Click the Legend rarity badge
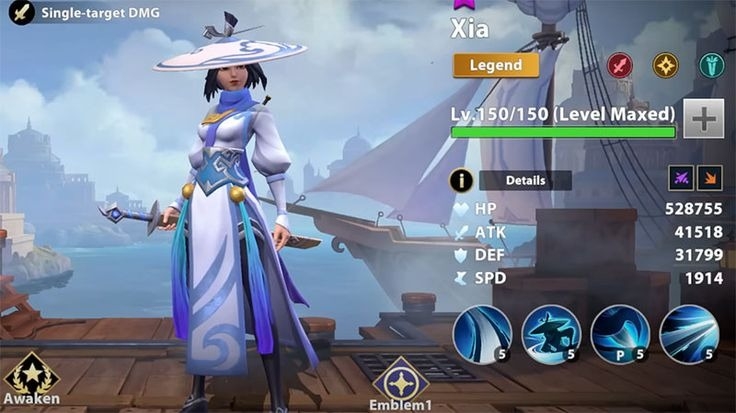Screen dimensions: 736x413 pos(496,65)
